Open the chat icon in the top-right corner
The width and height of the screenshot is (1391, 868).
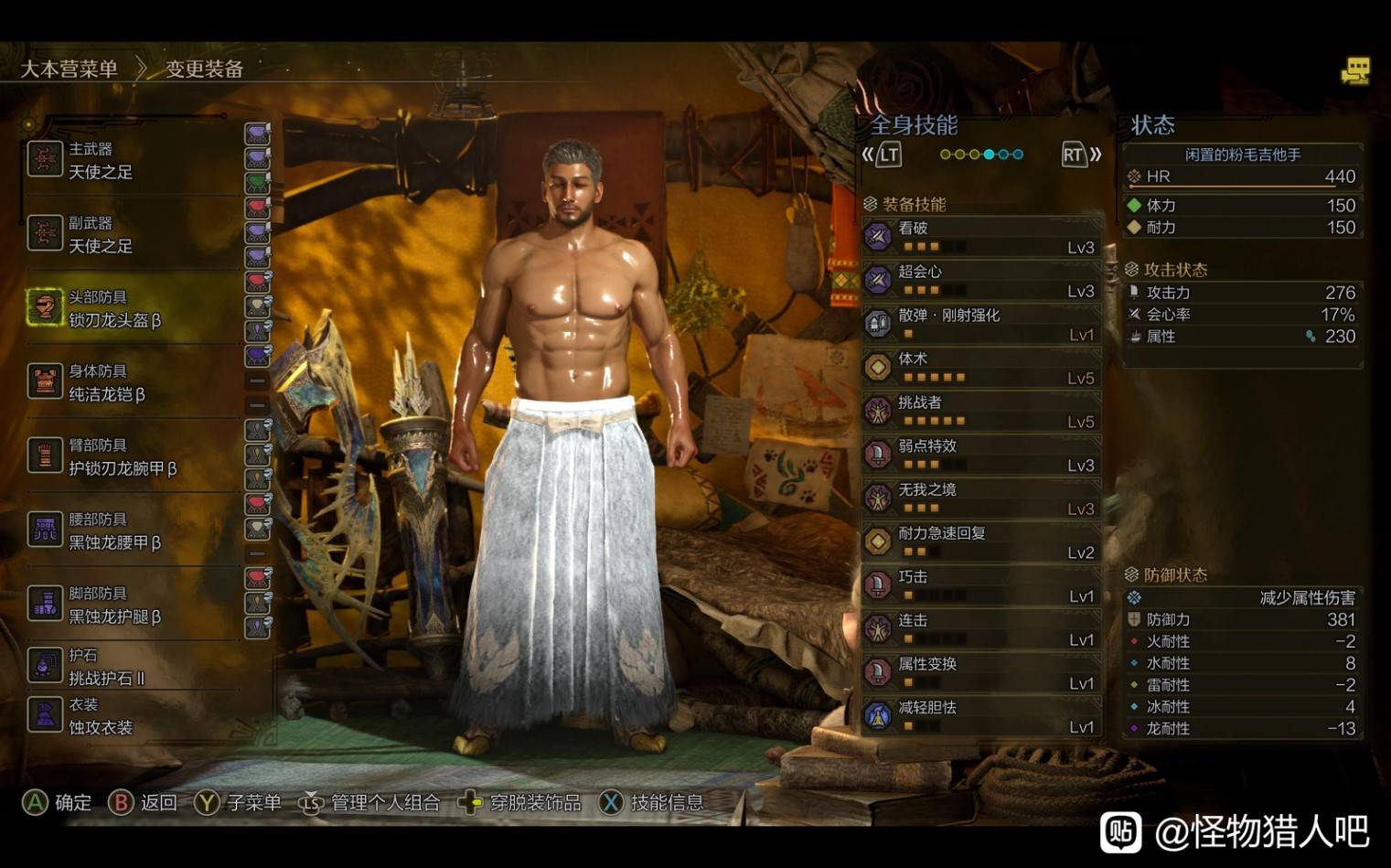tap(1354, 71)
